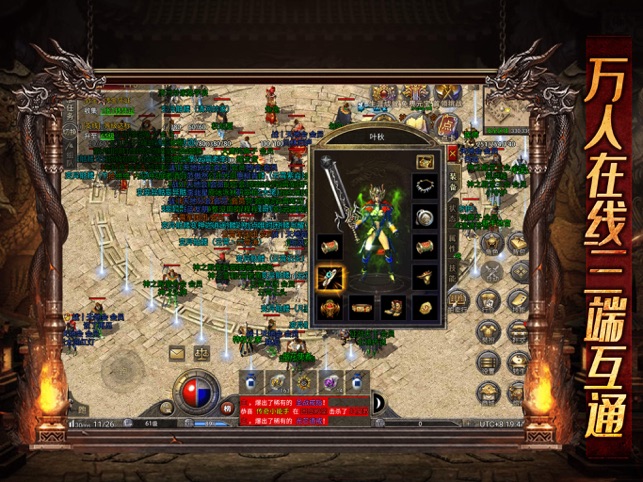The height and width of the screenshot is (482, 643).
Task: Switch to the 装备 equipment tab
Action: (x=453, y=180)
